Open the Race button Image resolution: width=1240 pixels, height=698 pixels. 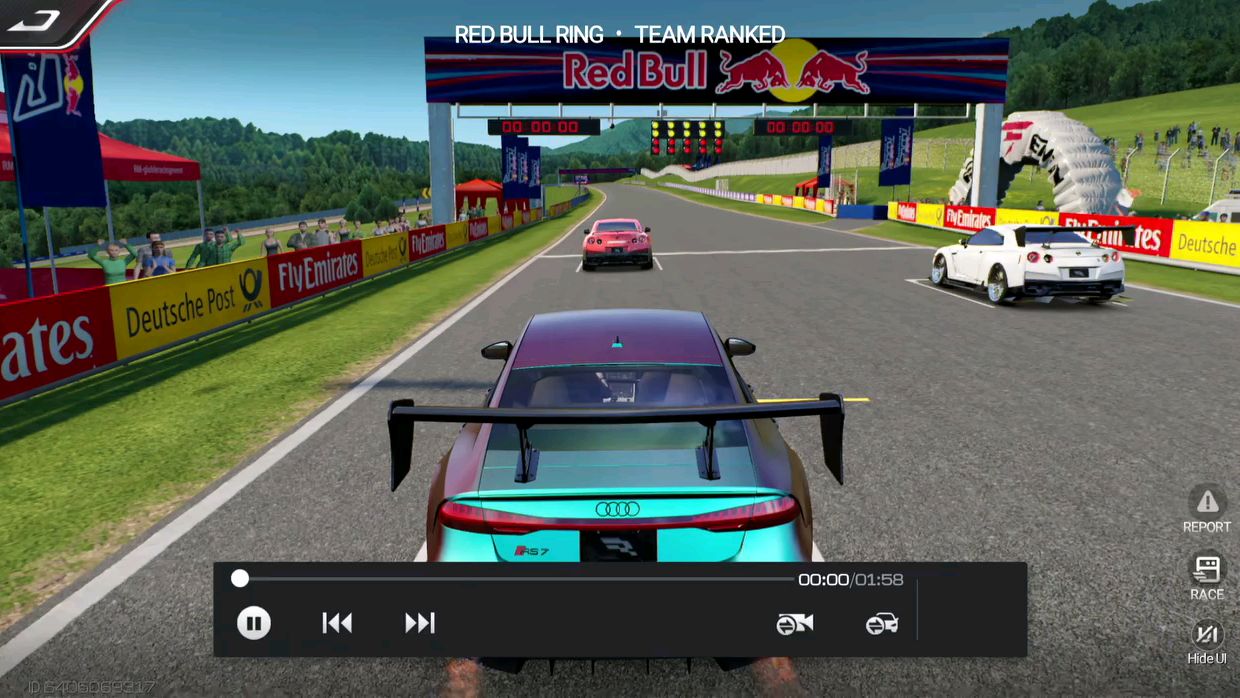[1207, 577]
